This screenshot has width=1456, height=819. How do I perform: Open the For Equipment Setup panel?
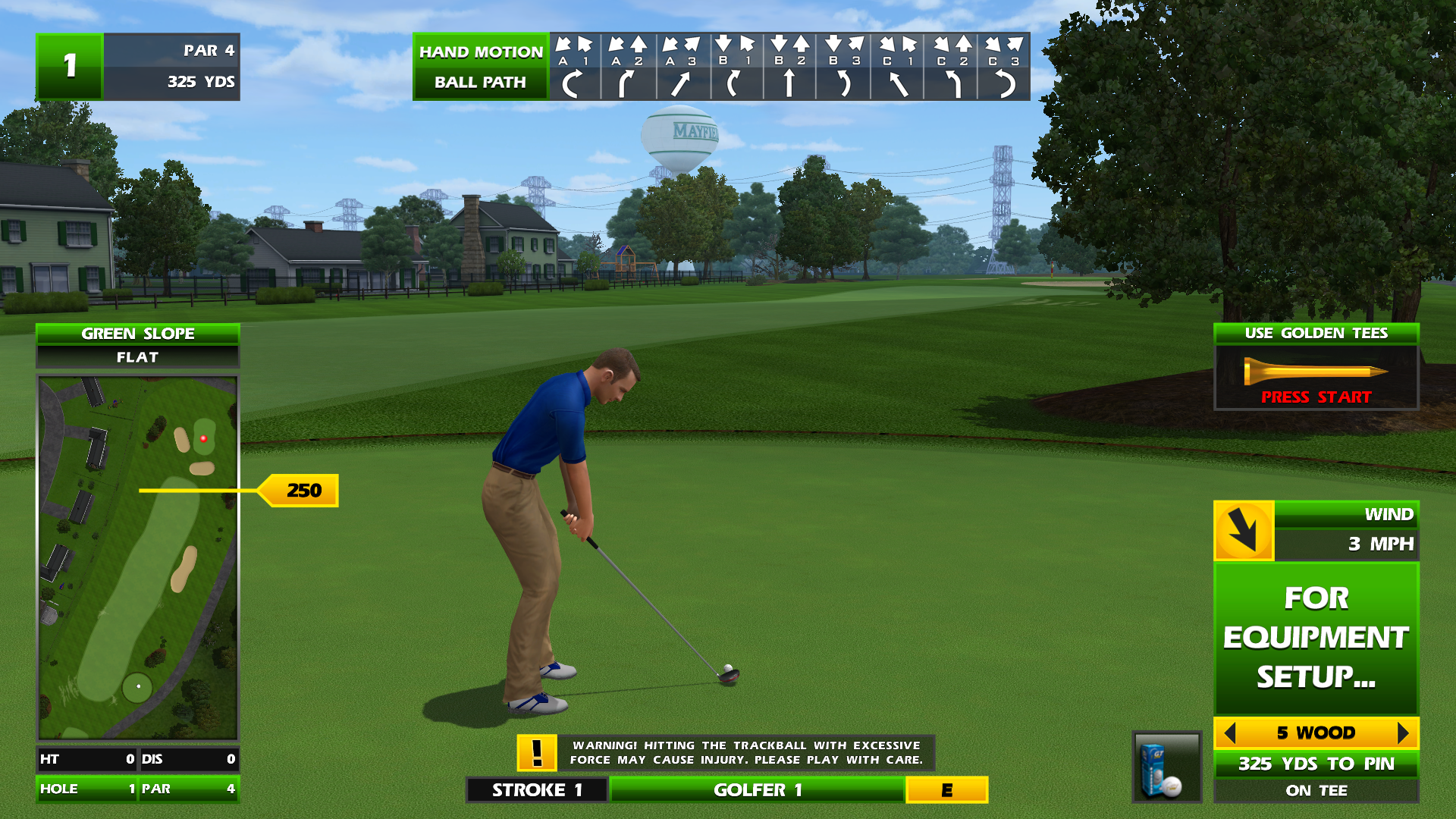pyautogui.click(x=1316, y=638)
